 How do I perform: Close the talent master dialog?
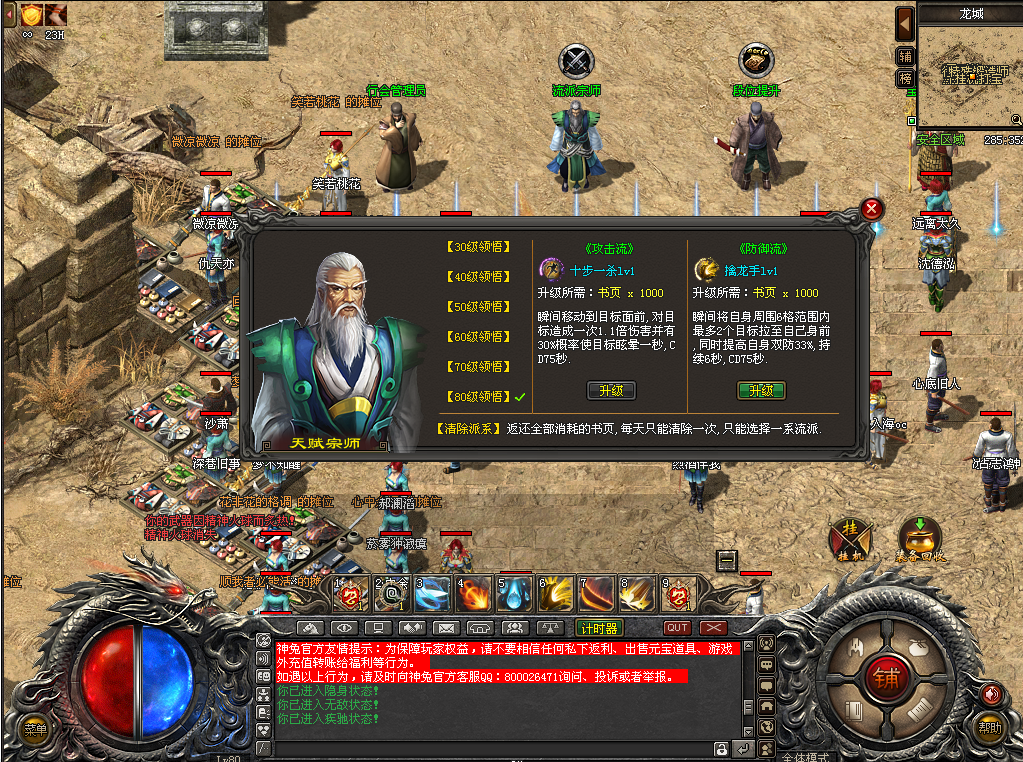(x=872, y=209)
